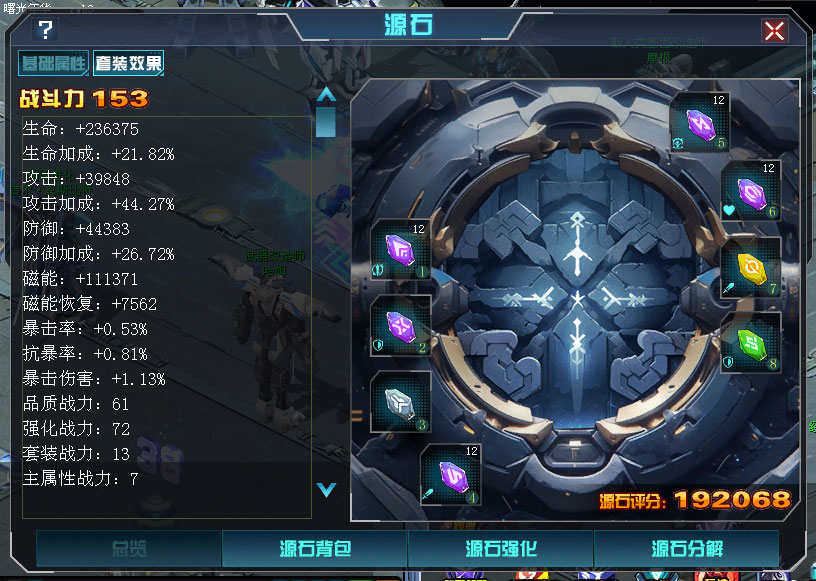Select the purple source stone in slot 1
The height and width of the screenshot is (581, 816).
(400, 250)
